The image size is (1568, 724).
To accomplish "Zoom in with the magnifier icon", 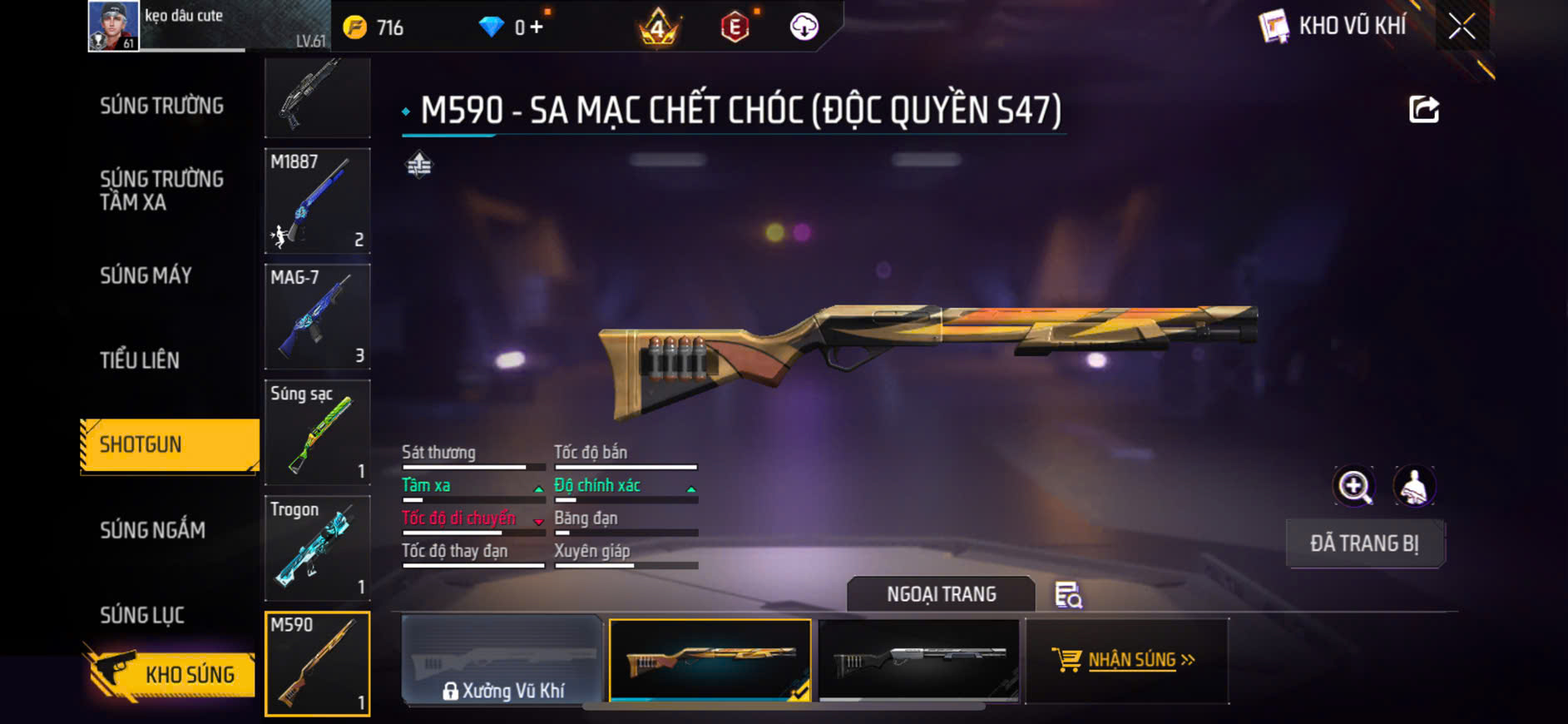I will point(1354,487).
